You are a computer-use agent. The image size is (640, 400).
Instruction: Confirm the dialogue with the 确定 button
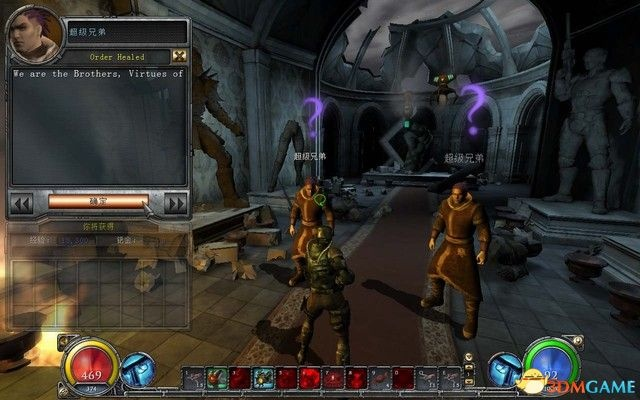[x=97, y=201]
